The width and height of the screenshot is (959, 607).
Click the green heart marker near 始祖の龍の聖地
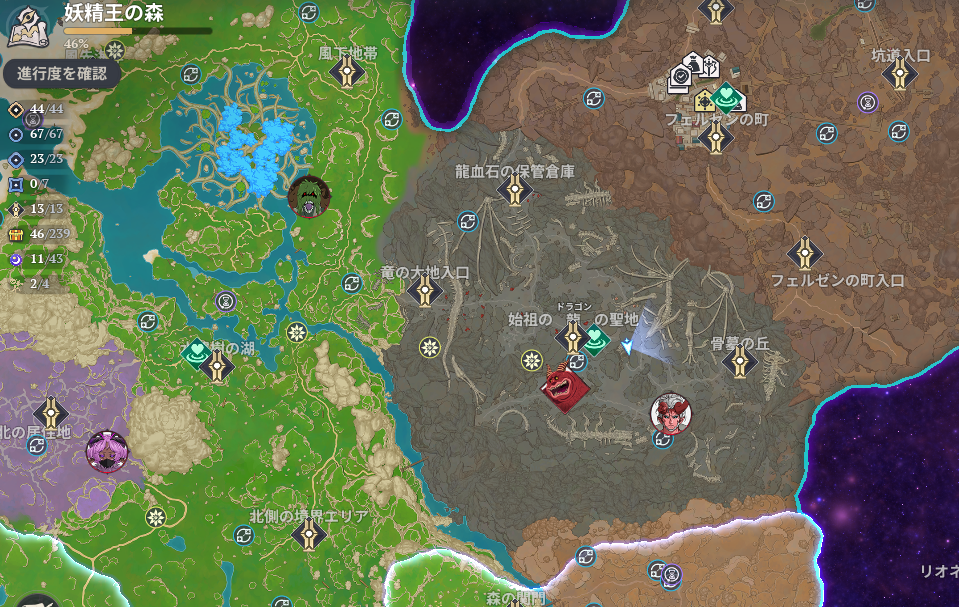click(597, 341)
